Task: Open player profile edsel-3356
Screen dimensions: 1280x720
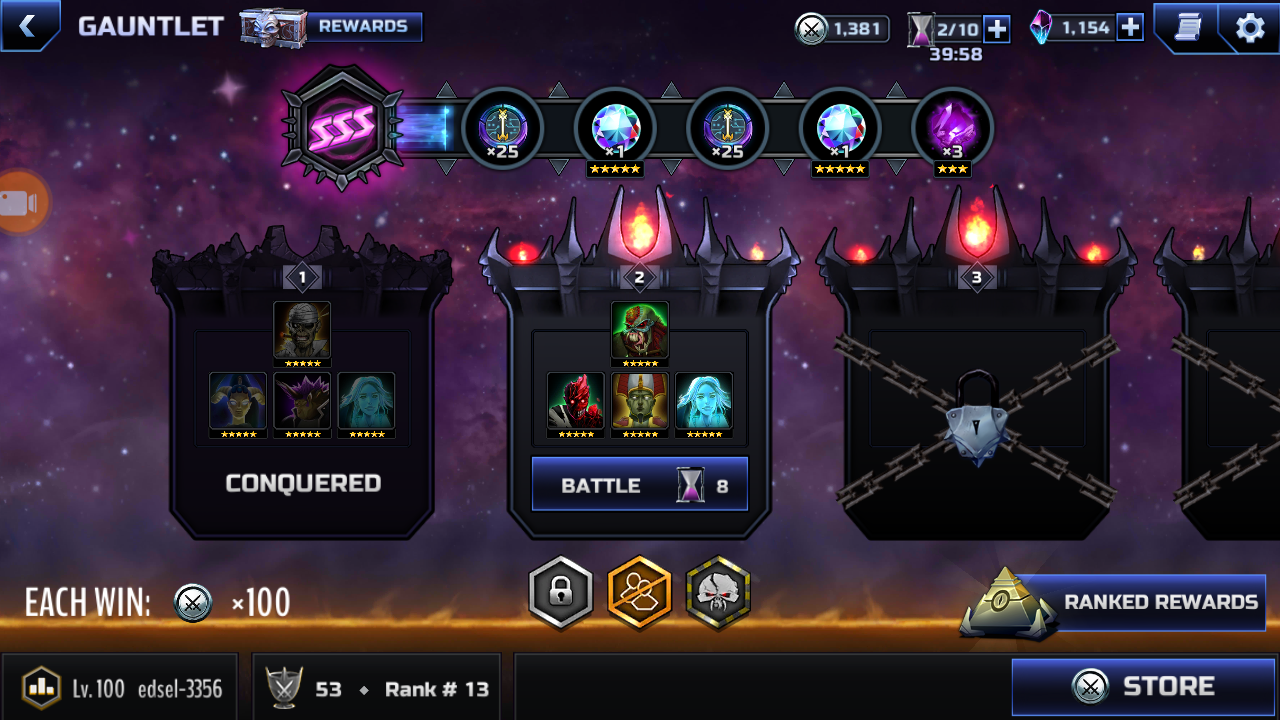Action: pyautogui.click(x=120, y=688)
